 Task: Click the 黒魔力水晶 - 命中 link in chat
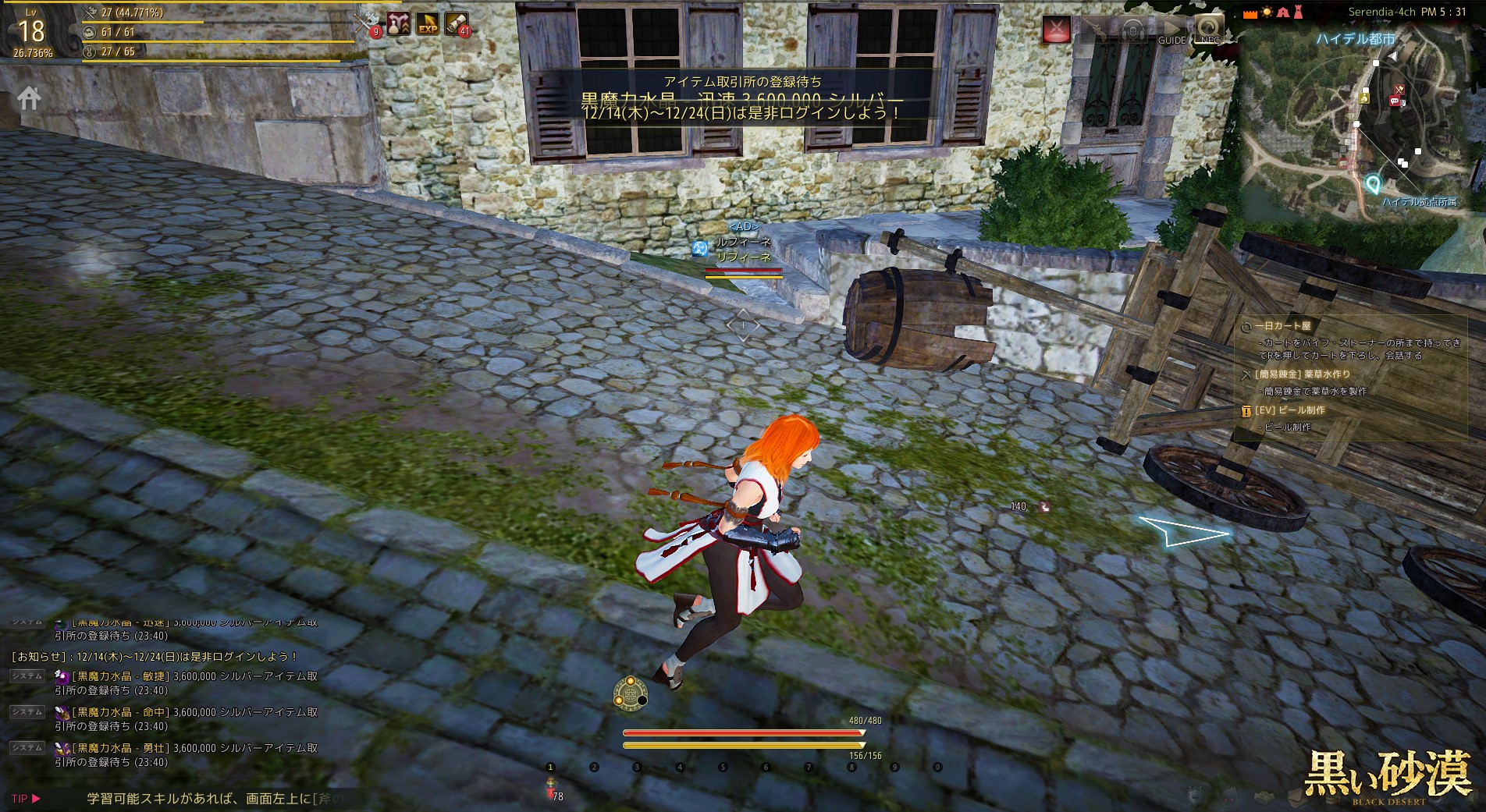tap(121, 712)
